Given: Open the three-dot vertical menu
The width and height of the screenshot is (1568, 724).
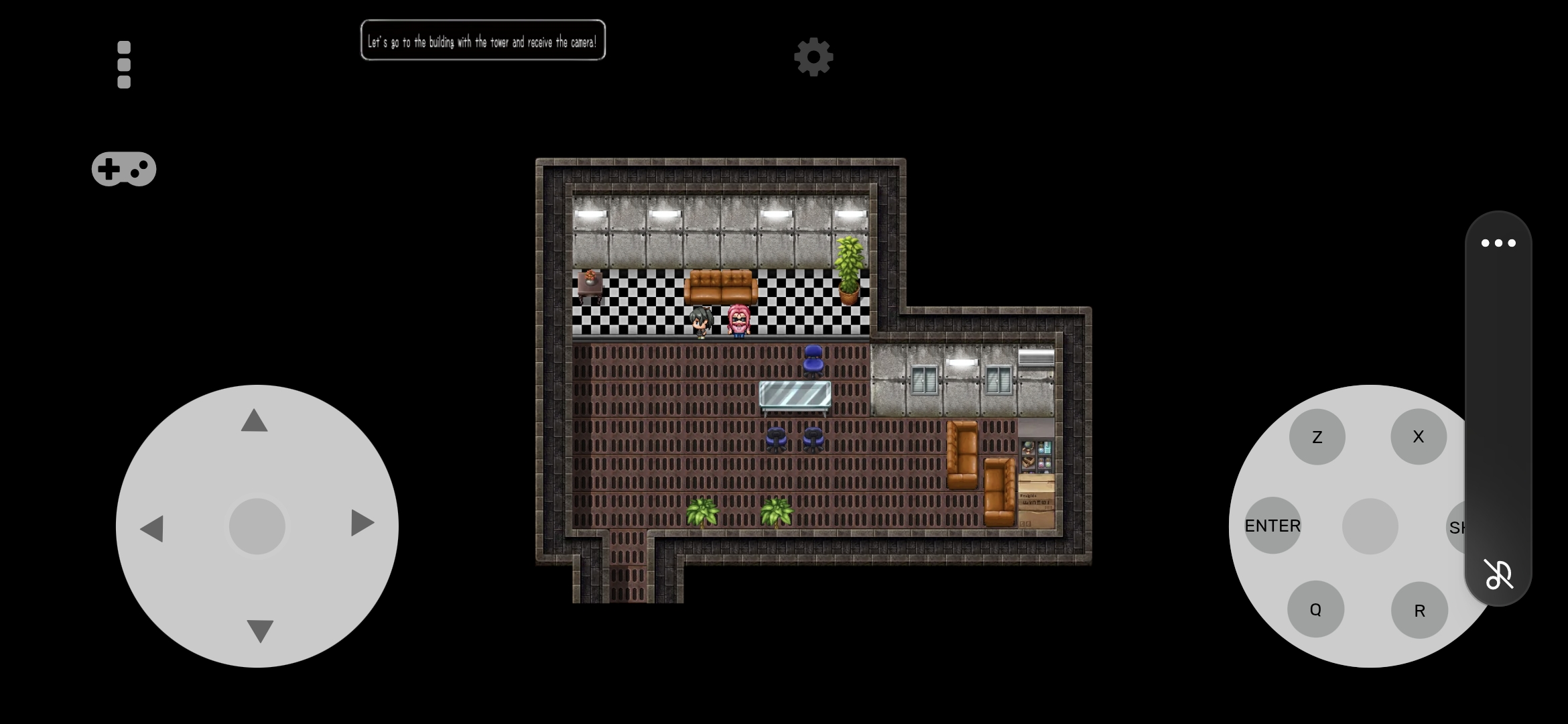Looking at the screenshot, I should click(124, 65).
